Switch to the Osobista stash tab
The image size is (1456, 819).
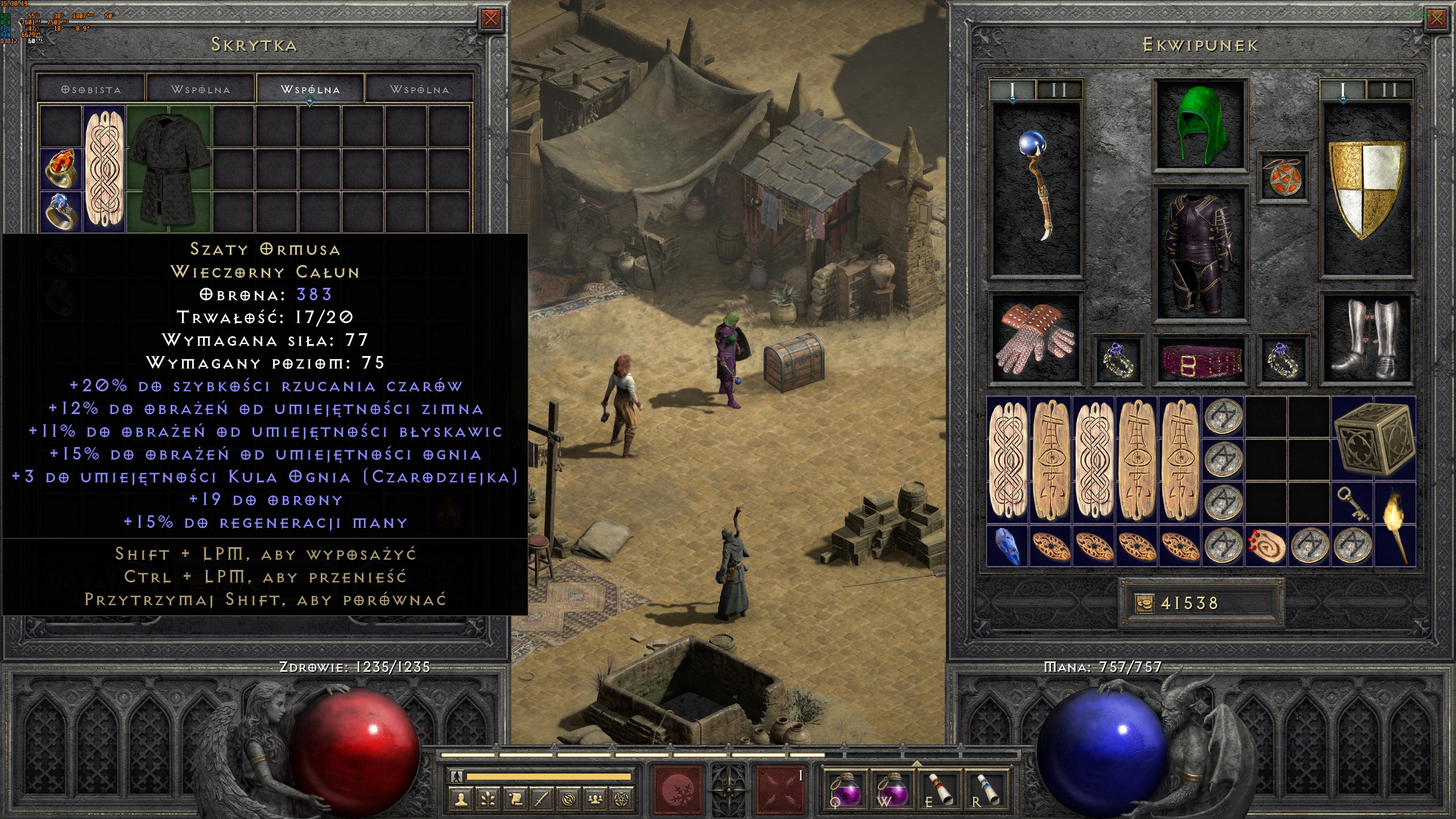91,90
